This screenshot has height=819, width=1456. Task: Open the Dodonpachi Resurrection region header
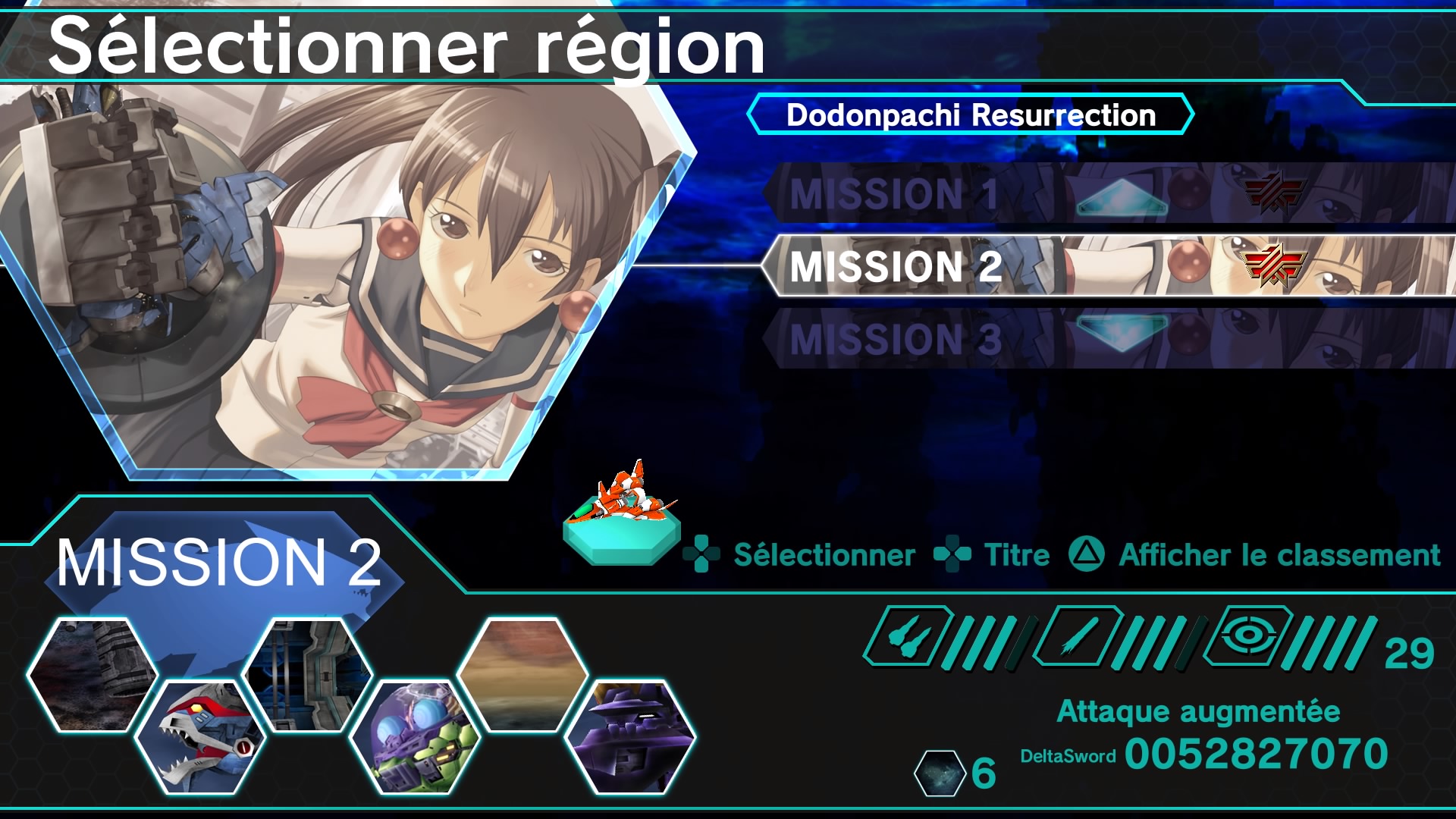tap(970, 115)
